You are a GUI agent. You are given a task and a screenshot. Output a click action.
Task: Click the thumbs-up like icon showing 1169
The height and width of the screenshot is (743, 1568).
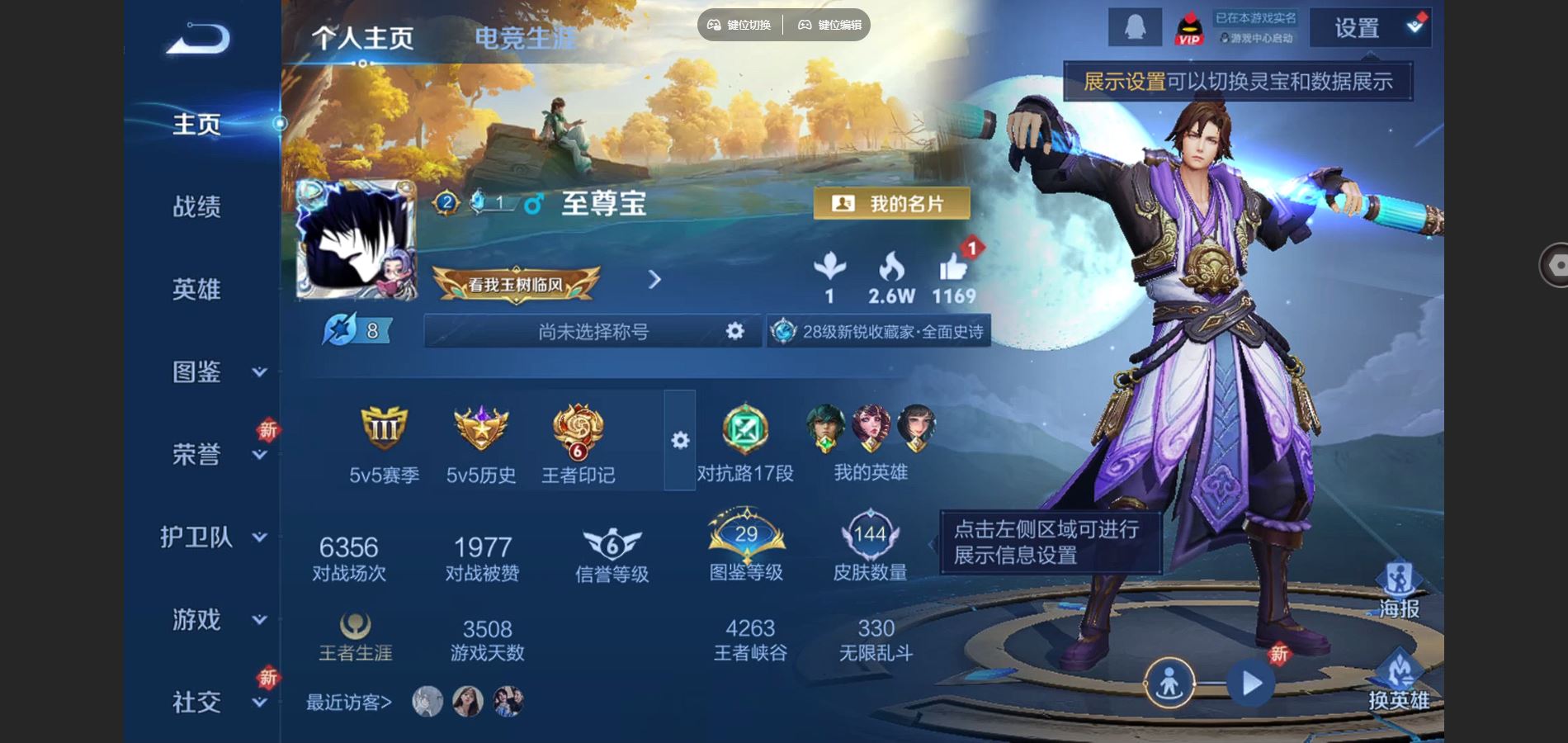[955, 270]
